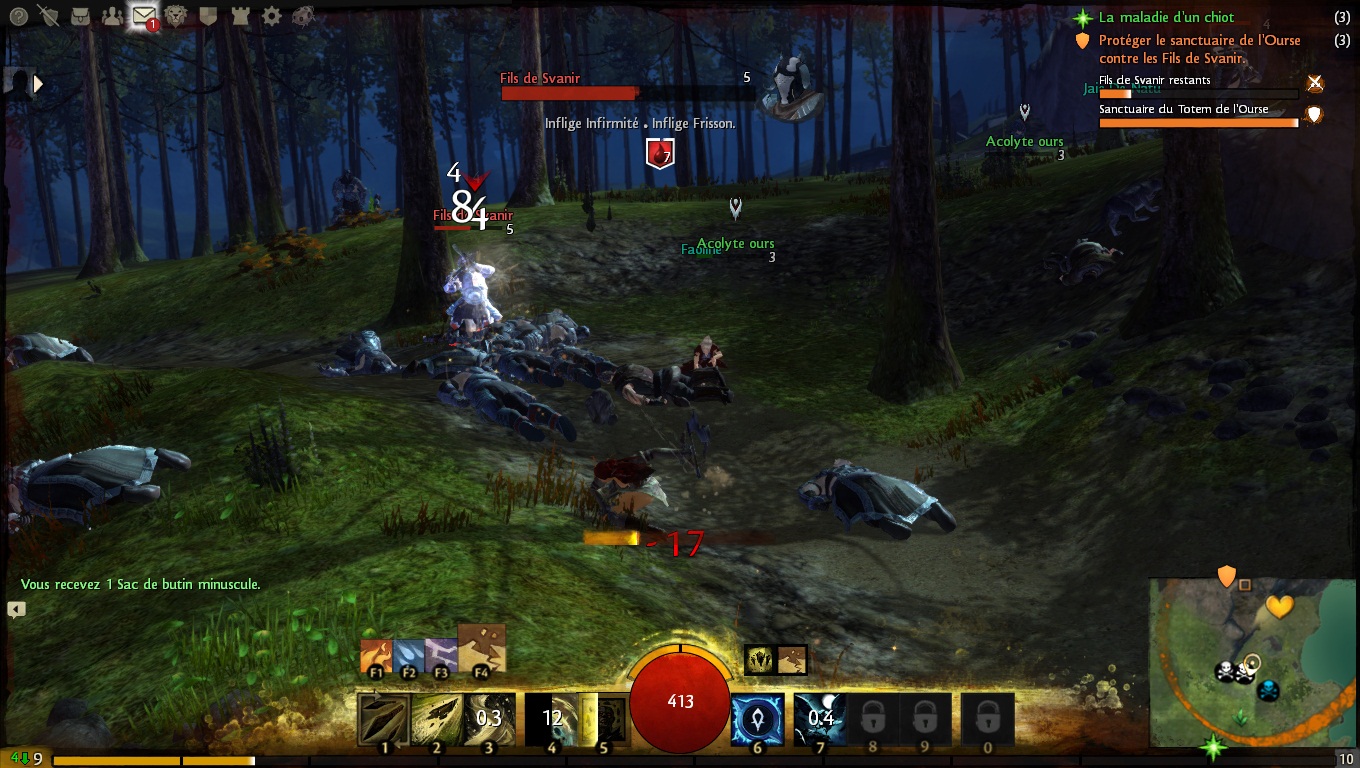Viewport: 1360px width, 768px height.
Task: Open the guild shield panel
Action: click(x=208, y=15)
